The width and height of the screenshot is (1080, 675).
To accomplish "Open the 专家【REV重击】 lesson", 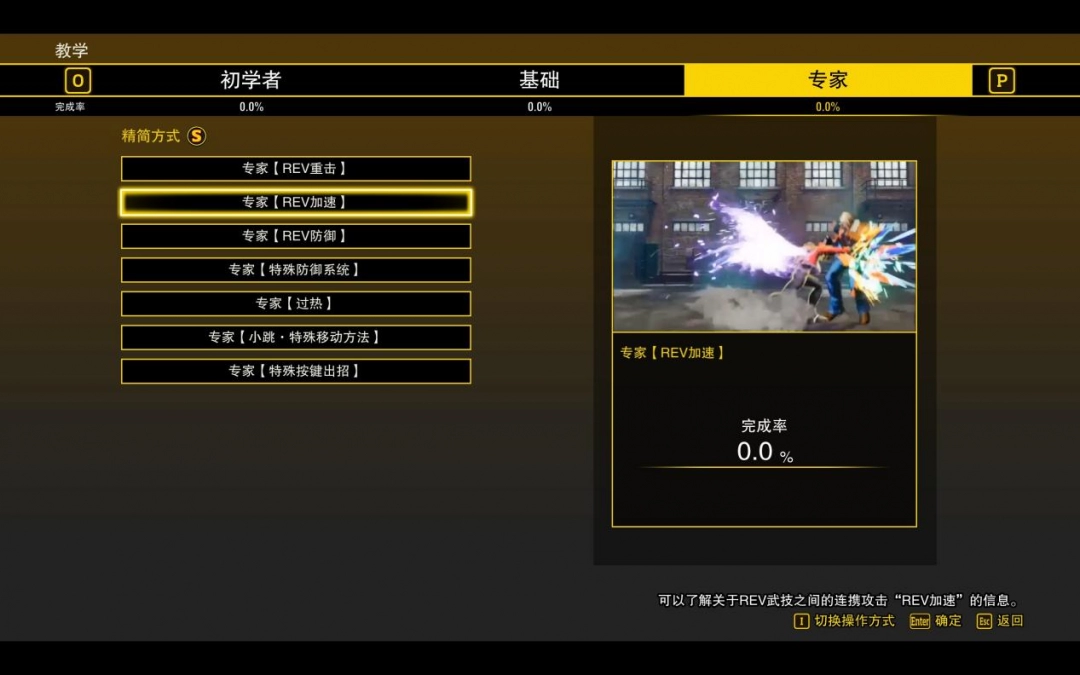I will pyautogui.click(x=296, y=169).
